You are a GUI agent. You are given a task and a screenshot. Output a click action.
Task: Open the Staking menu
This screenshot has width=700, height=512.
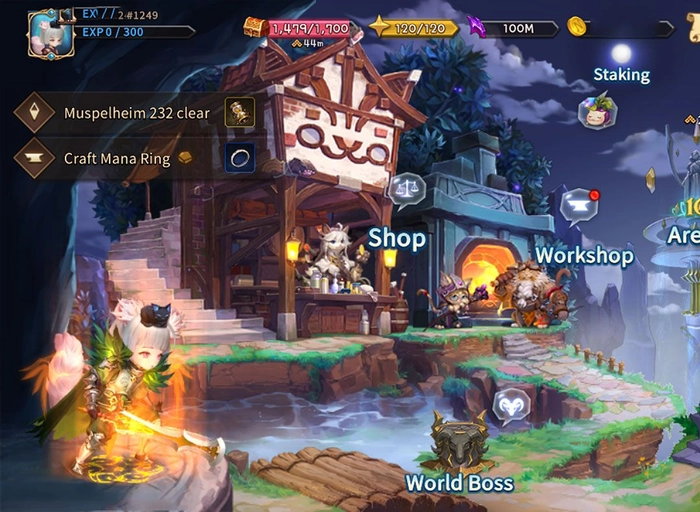tap(597, 109)
